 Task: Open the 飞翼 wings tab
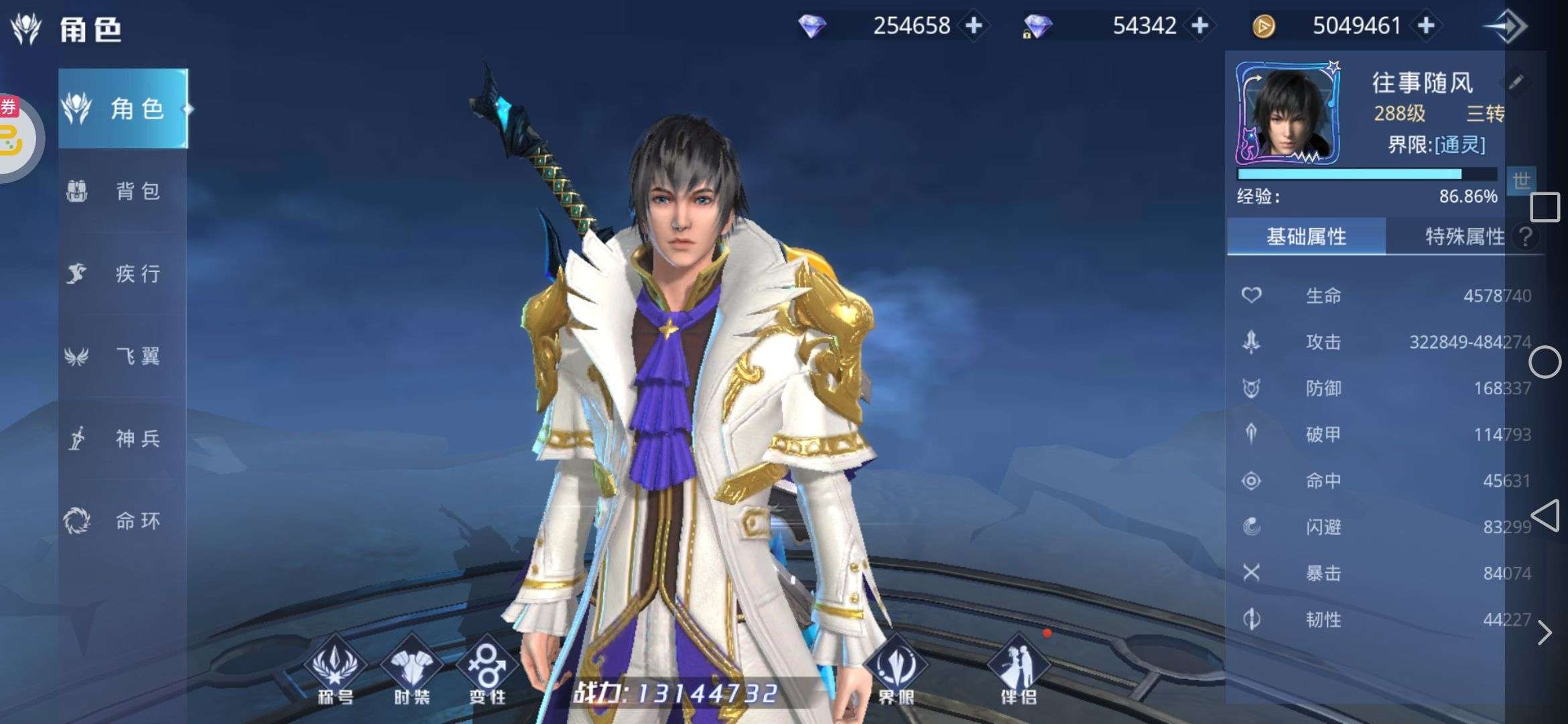coord(123,356)
